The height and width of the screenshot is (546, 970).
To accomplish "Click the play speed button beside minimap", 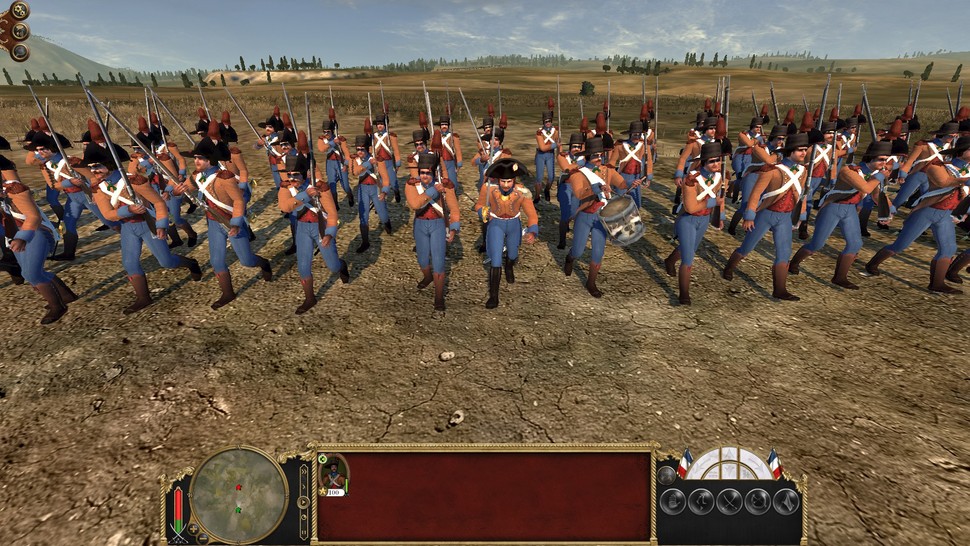I will pos(303,501).
